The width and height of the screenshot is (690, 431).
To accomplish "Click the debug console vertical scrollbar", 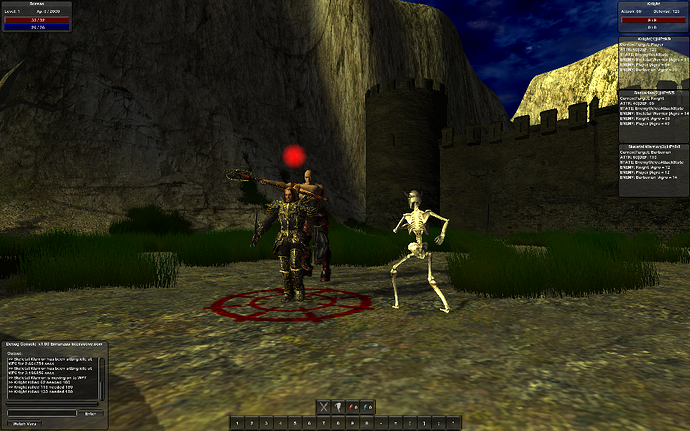I will click(100, 377).
